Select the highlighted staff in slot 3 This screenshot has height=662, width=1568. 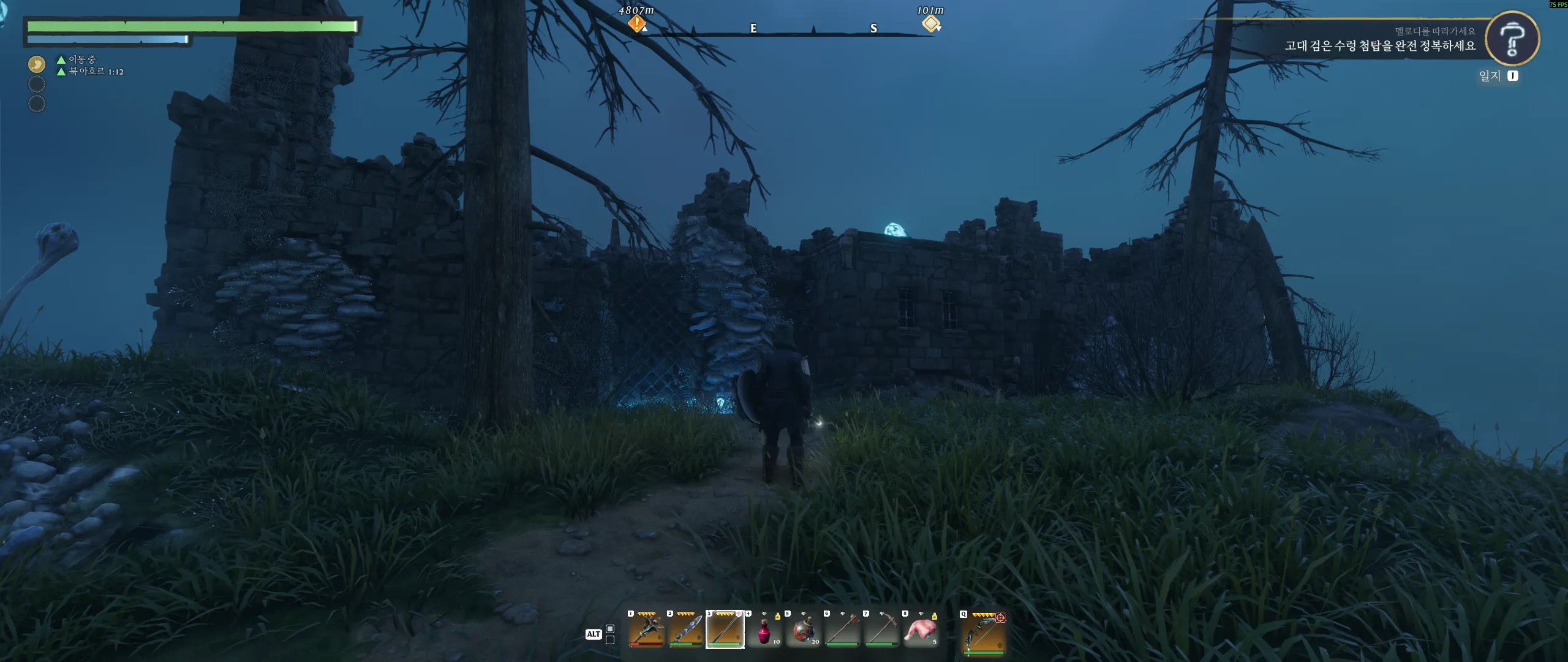725,630
